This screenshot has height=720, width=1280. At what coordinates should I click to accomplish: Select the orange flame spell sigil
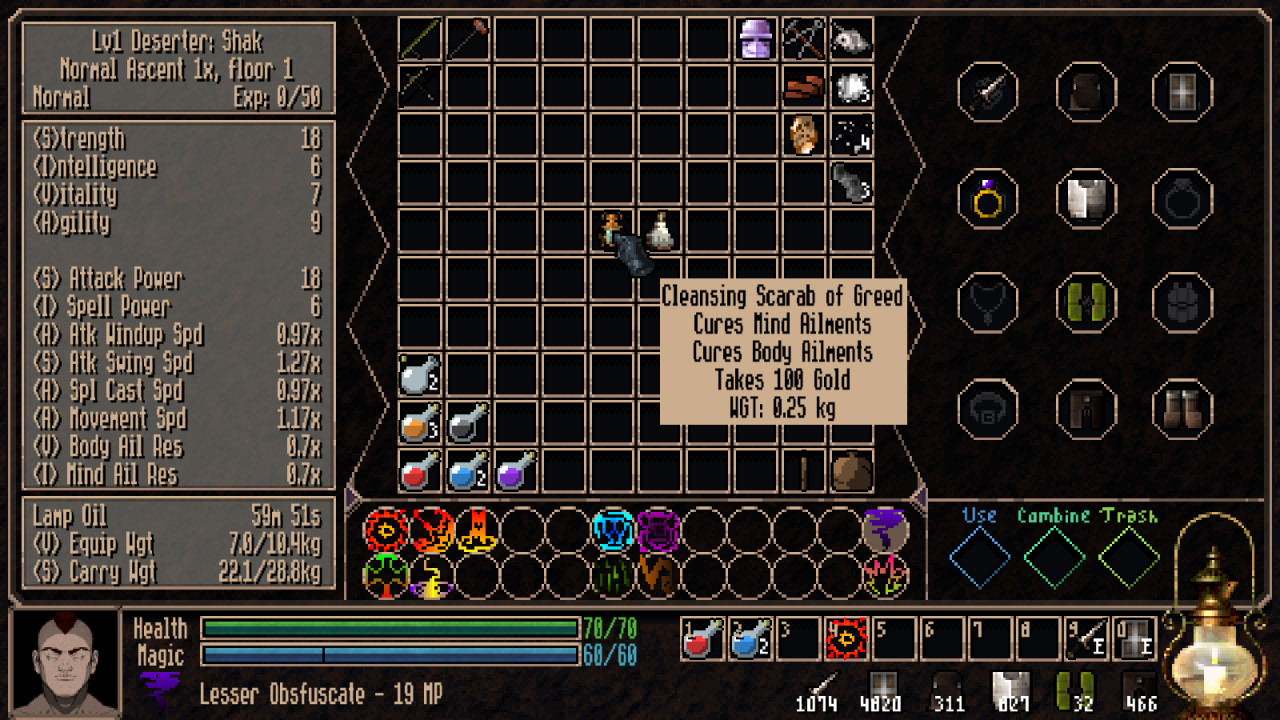click(x=477, y=530)
